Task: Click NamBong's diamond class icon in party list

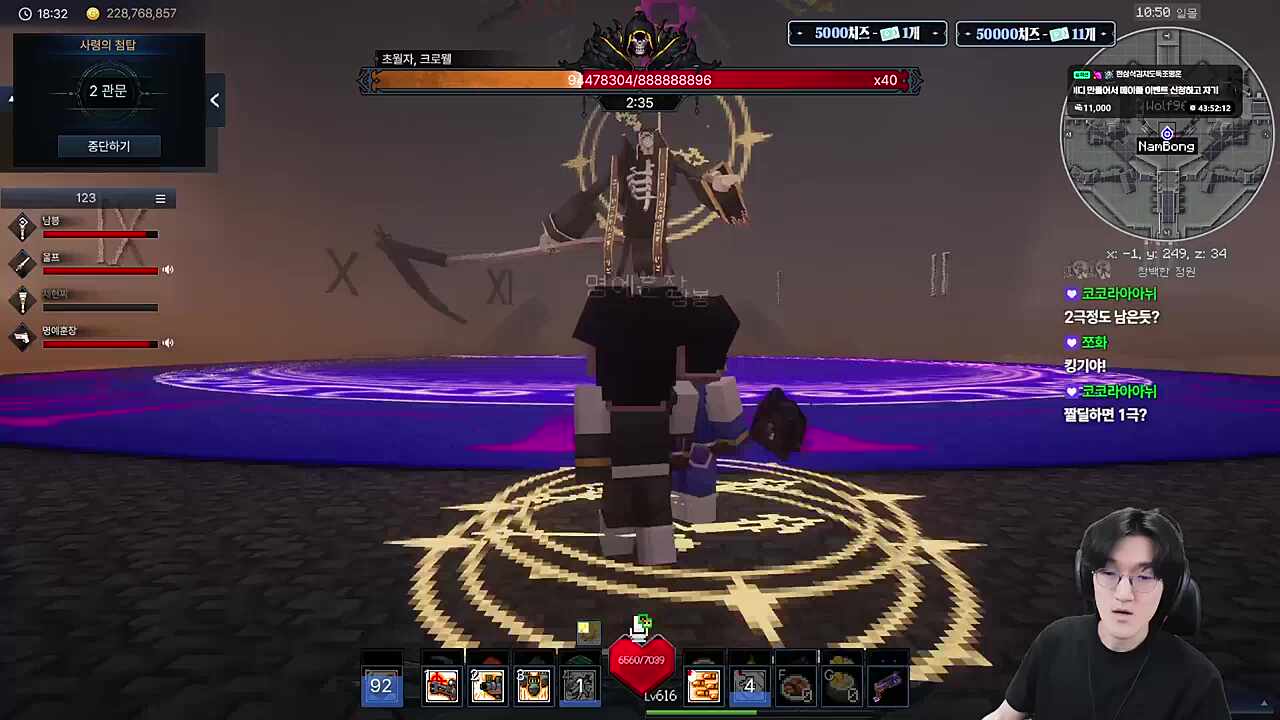Action: [23, 227]
